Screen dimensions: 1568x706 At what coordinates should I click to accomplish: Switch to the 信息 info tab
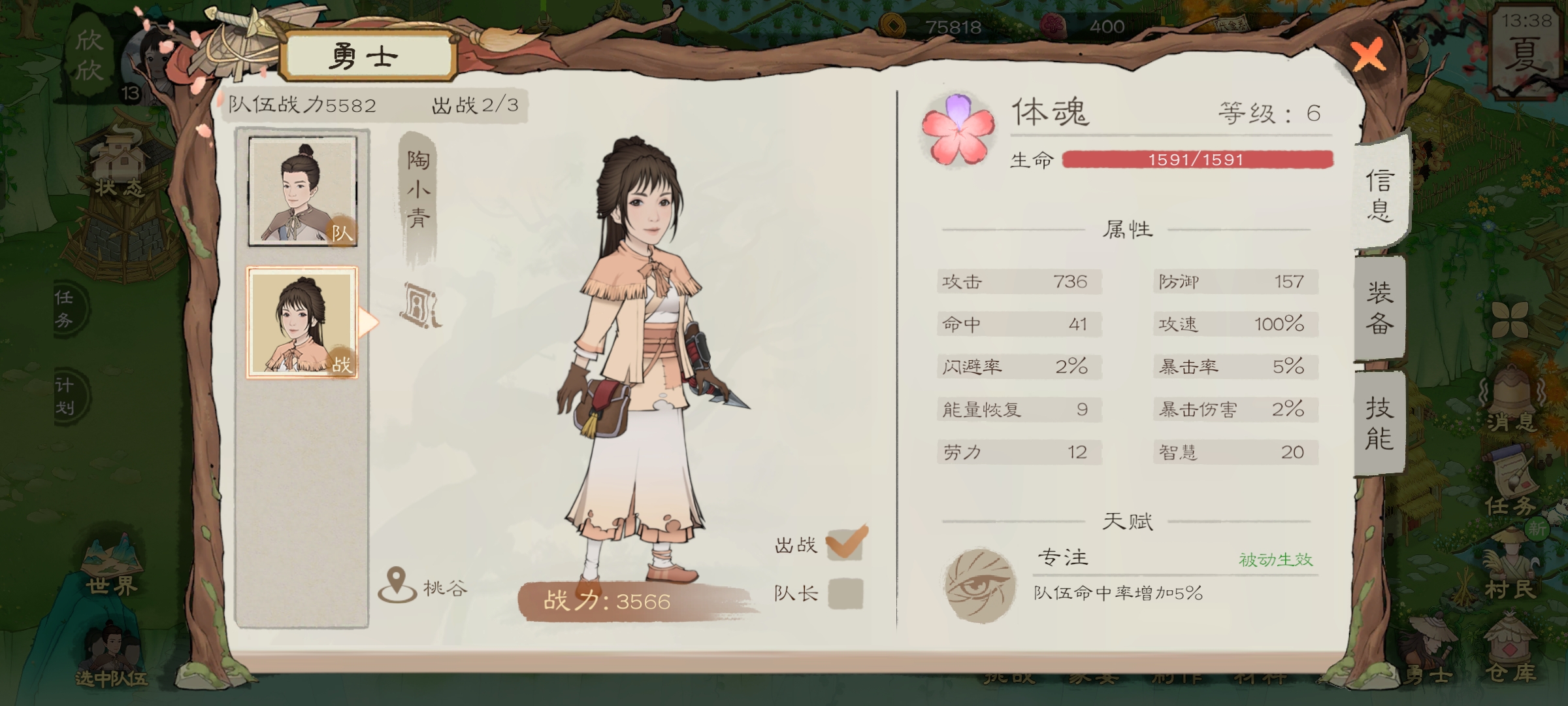coord(1380,195)
